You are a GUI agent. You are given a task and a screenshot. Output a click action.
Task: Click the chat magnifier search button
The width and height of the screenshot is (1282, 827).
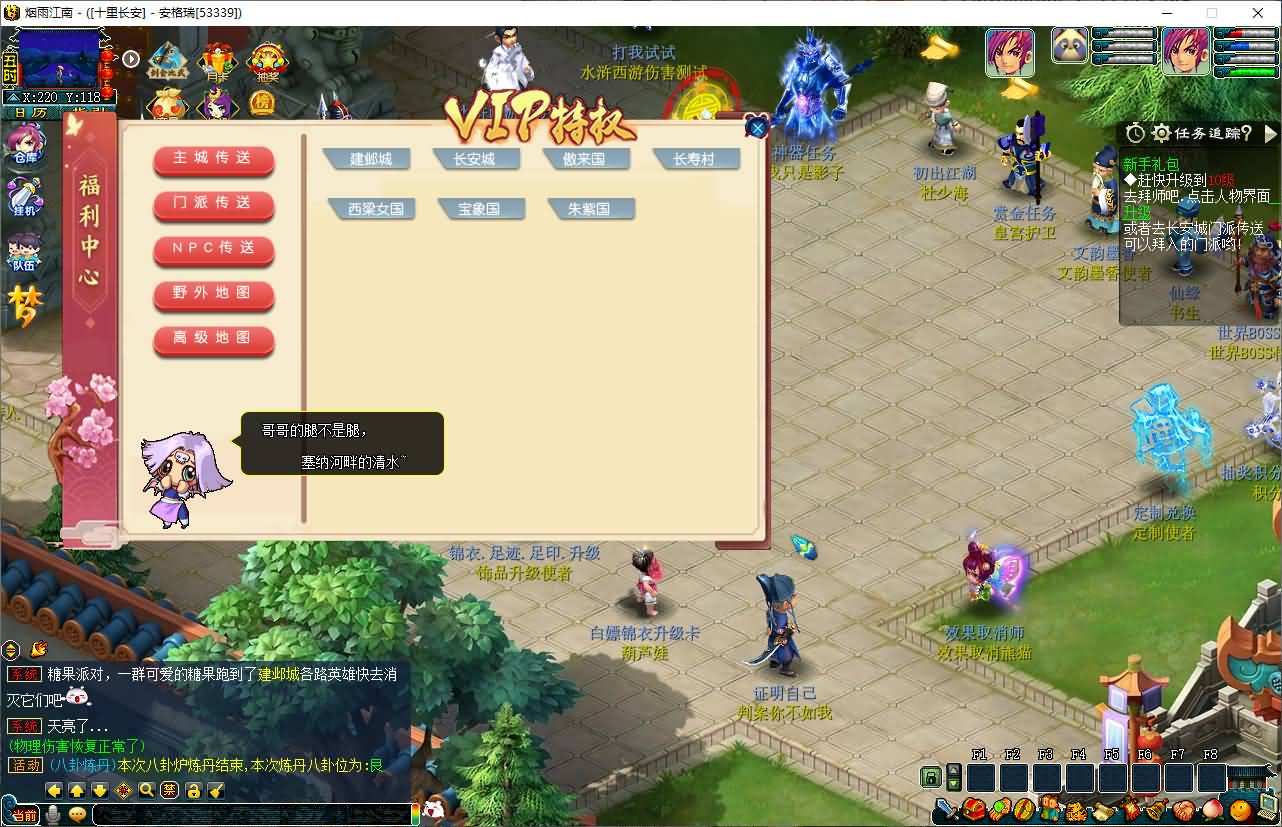coord(147,791)
